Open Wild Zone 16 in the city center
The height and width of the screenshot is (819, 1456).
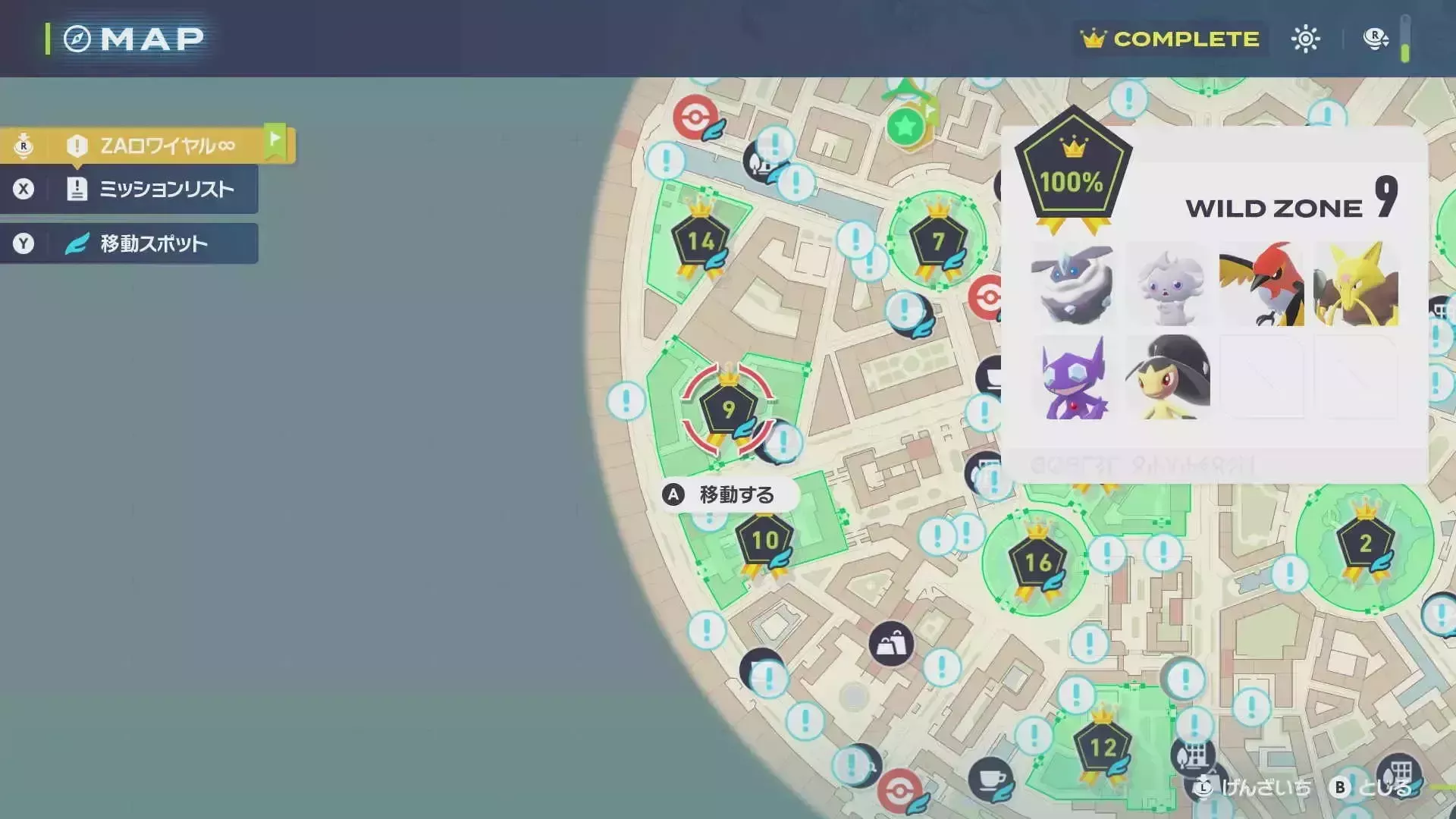[x=1037, y=563]
